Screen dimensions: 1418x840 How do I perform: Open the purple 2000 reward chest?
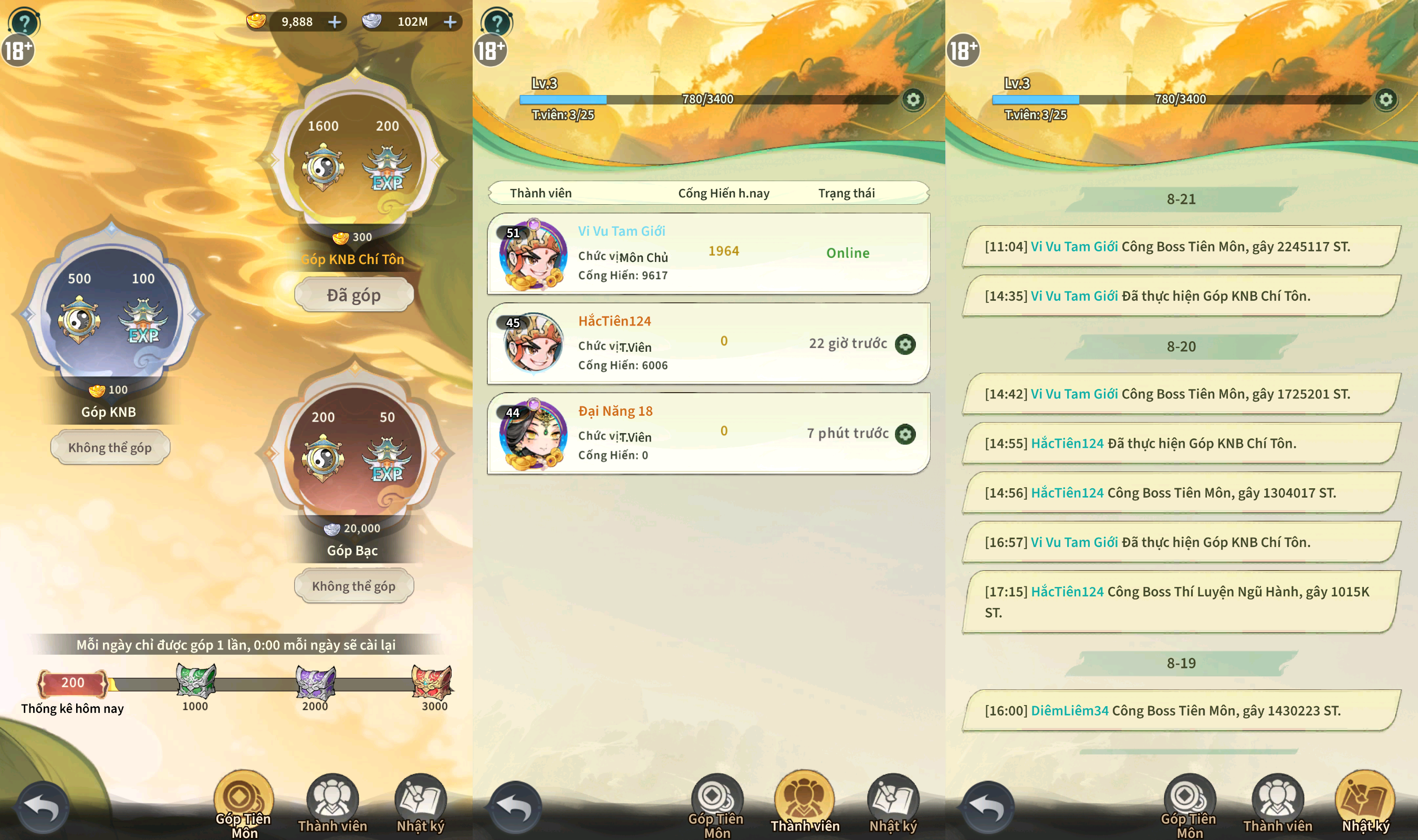pyautogui.click(x=315, y=681)
